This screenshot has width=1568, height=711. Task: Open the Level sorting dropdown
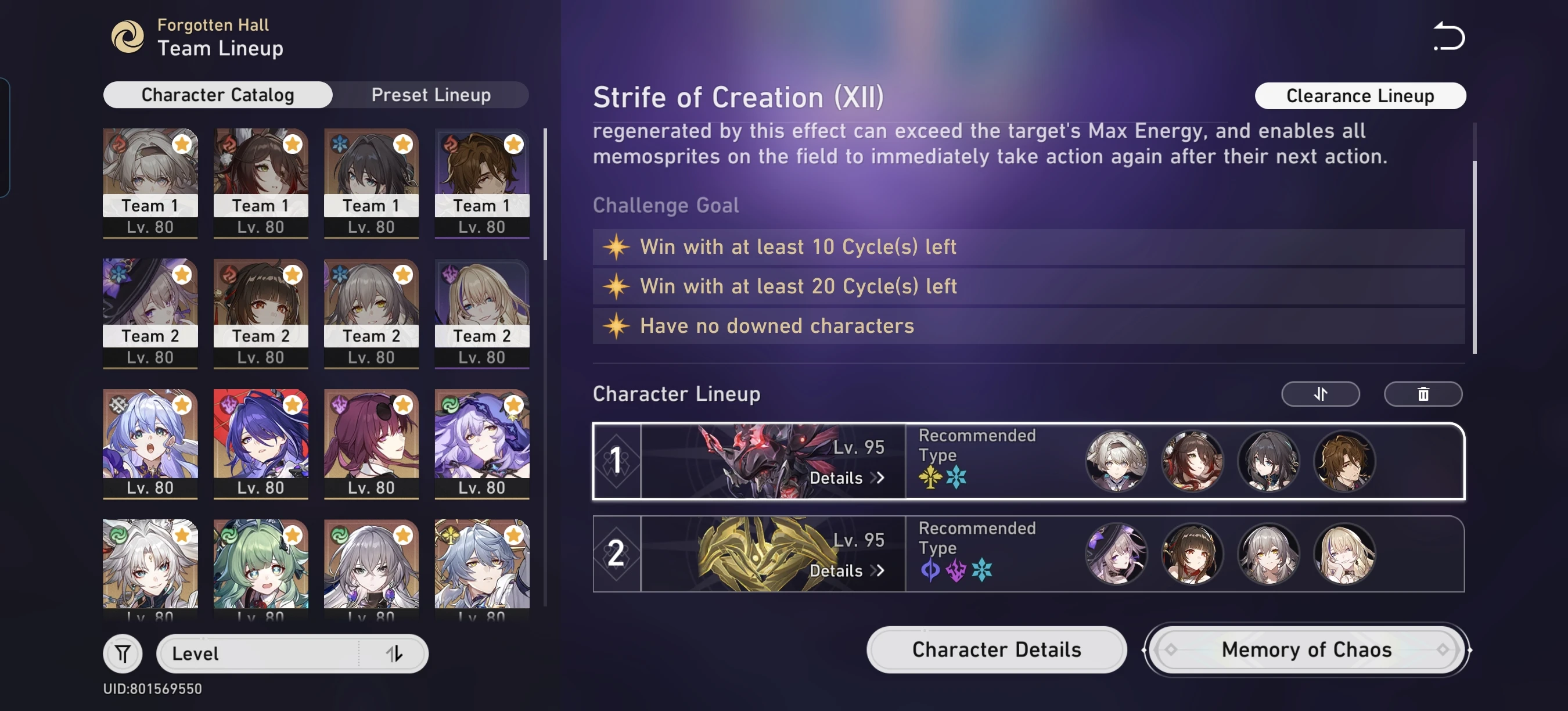point(256,653)
